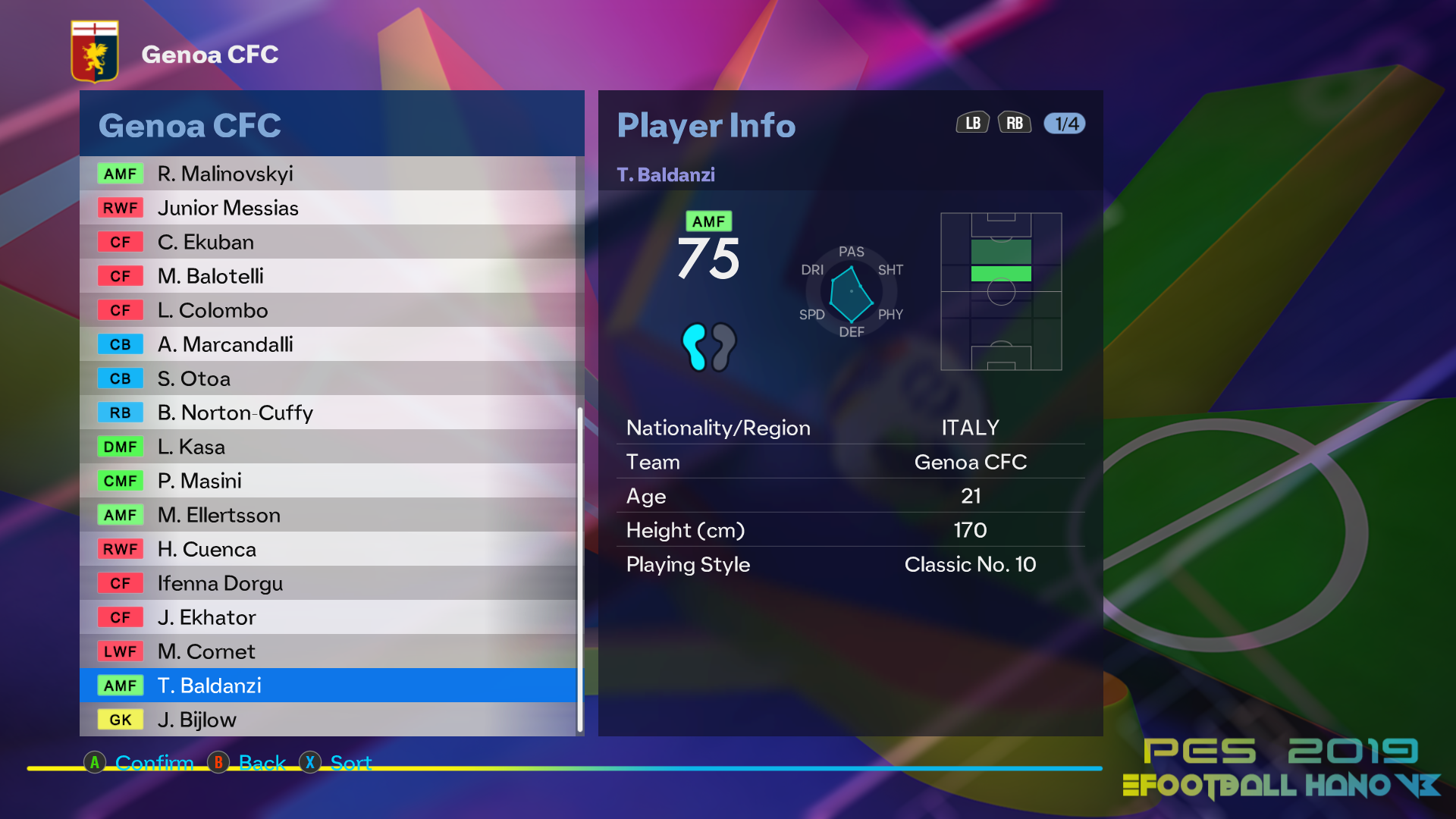Click the squad list scrollbar

[580, 569]
